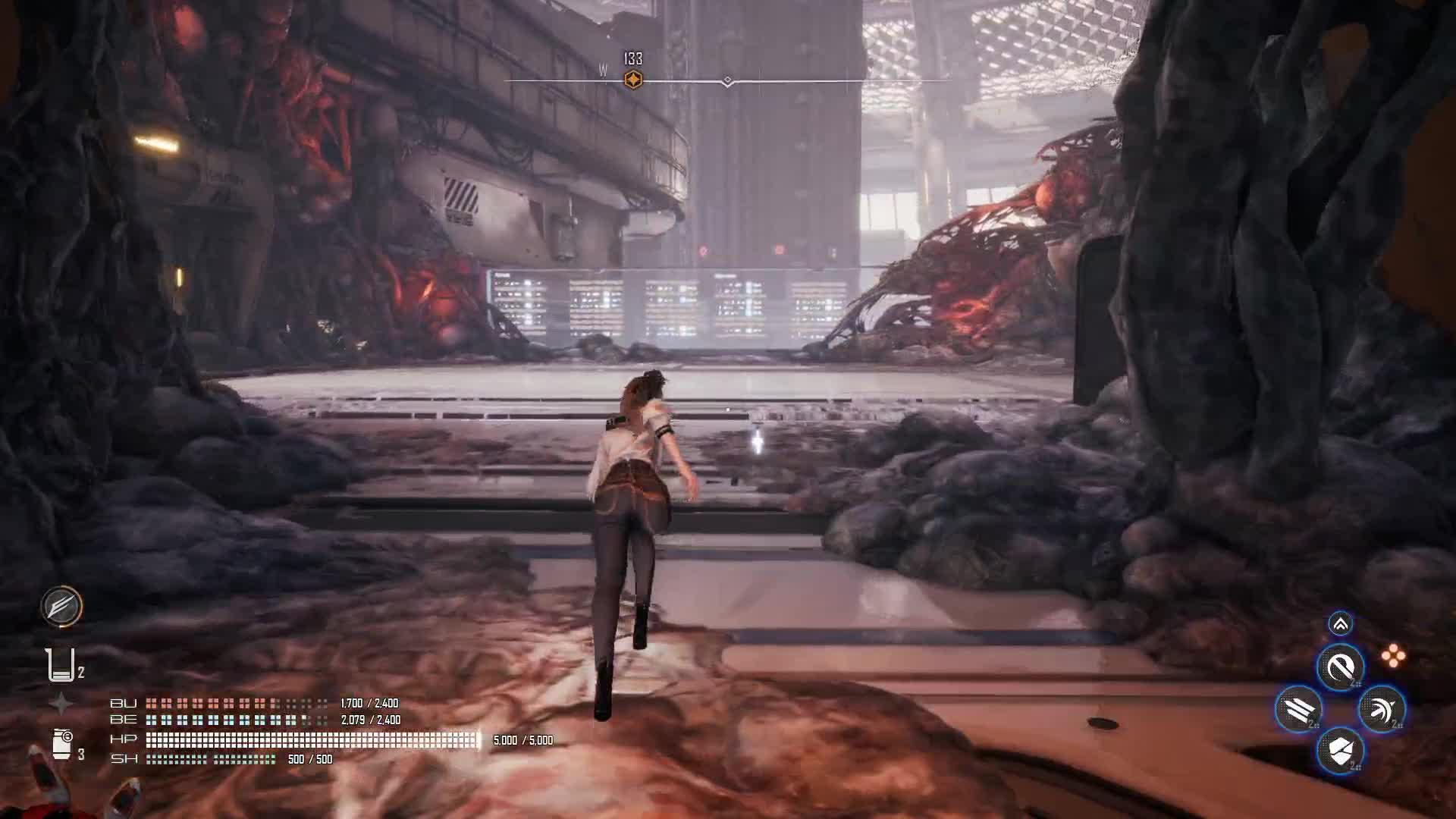Click the double-chevron skill set switch icon

[x=1340, y=624]
